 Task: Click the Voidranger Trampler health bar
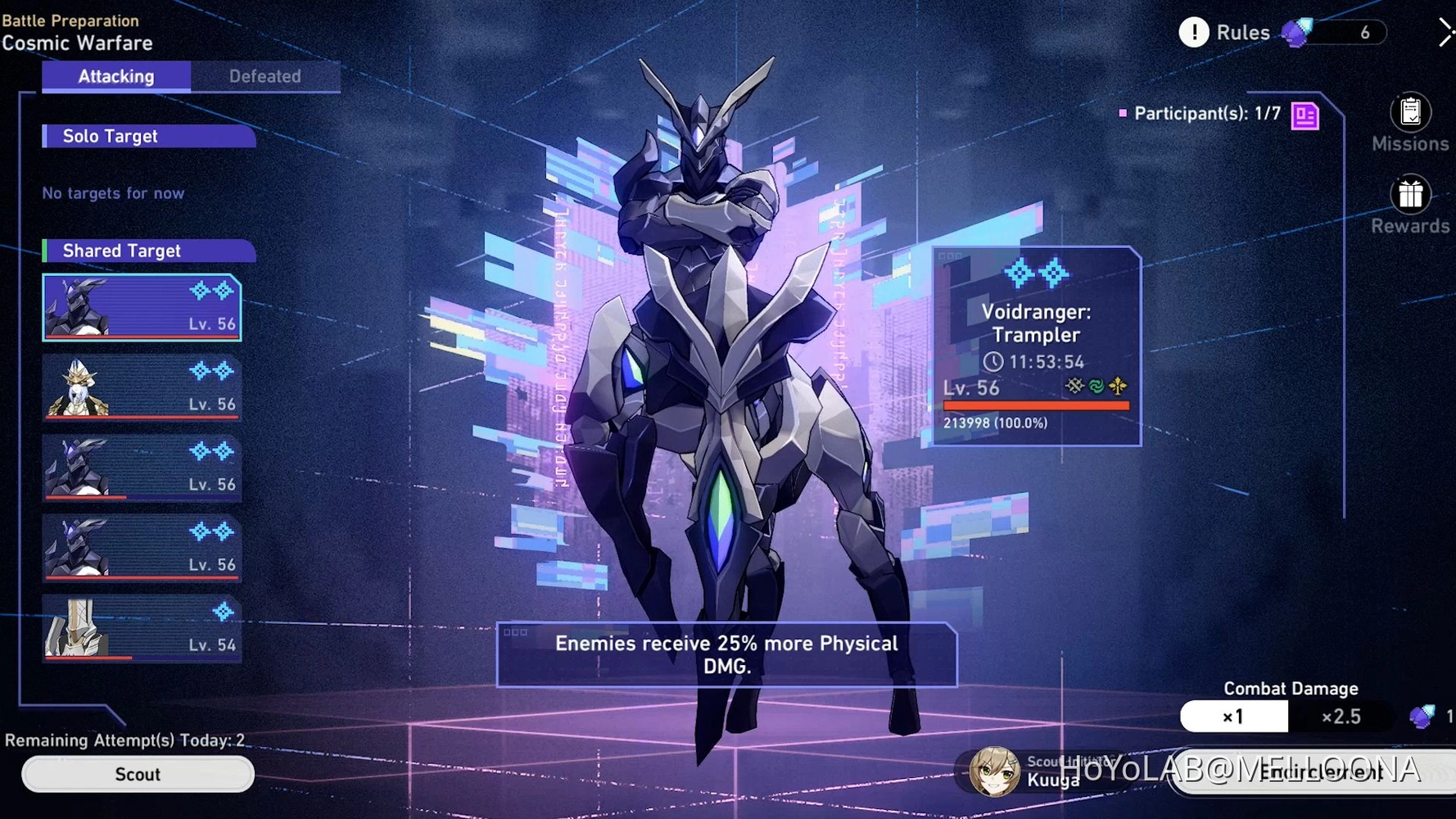pos(1036,404)
